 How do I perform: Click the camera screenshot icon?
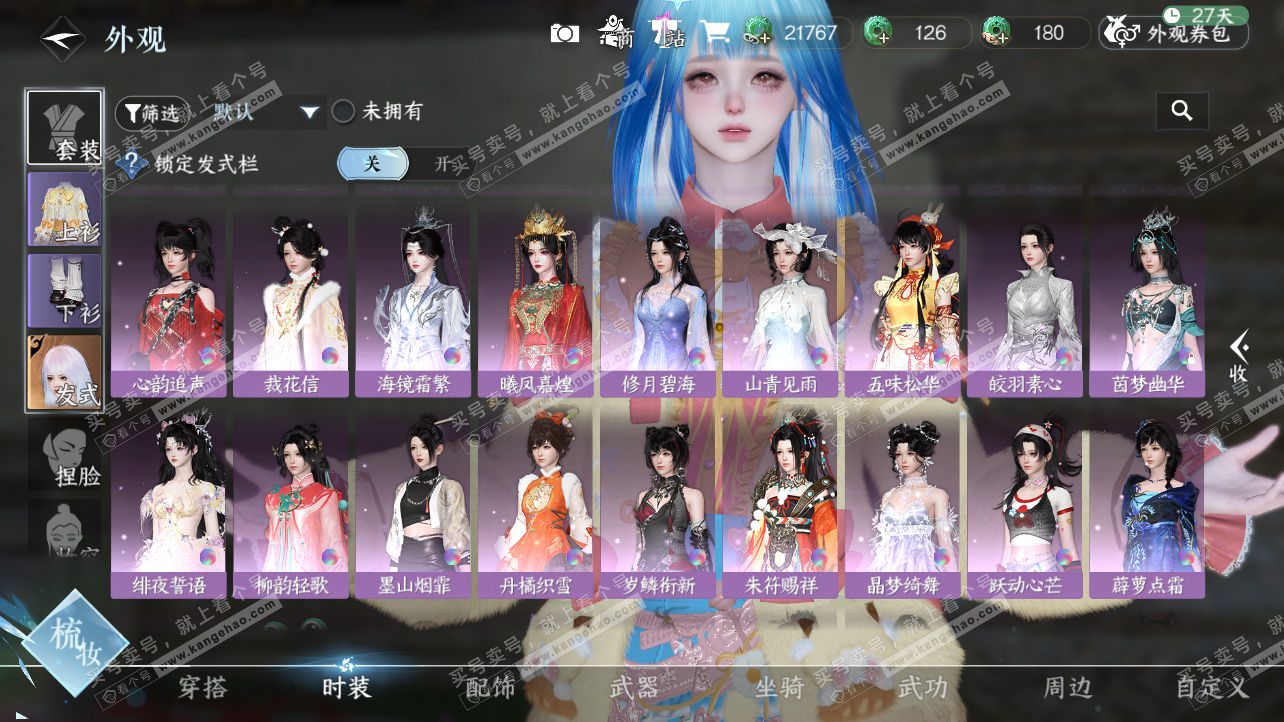[565, 33]
